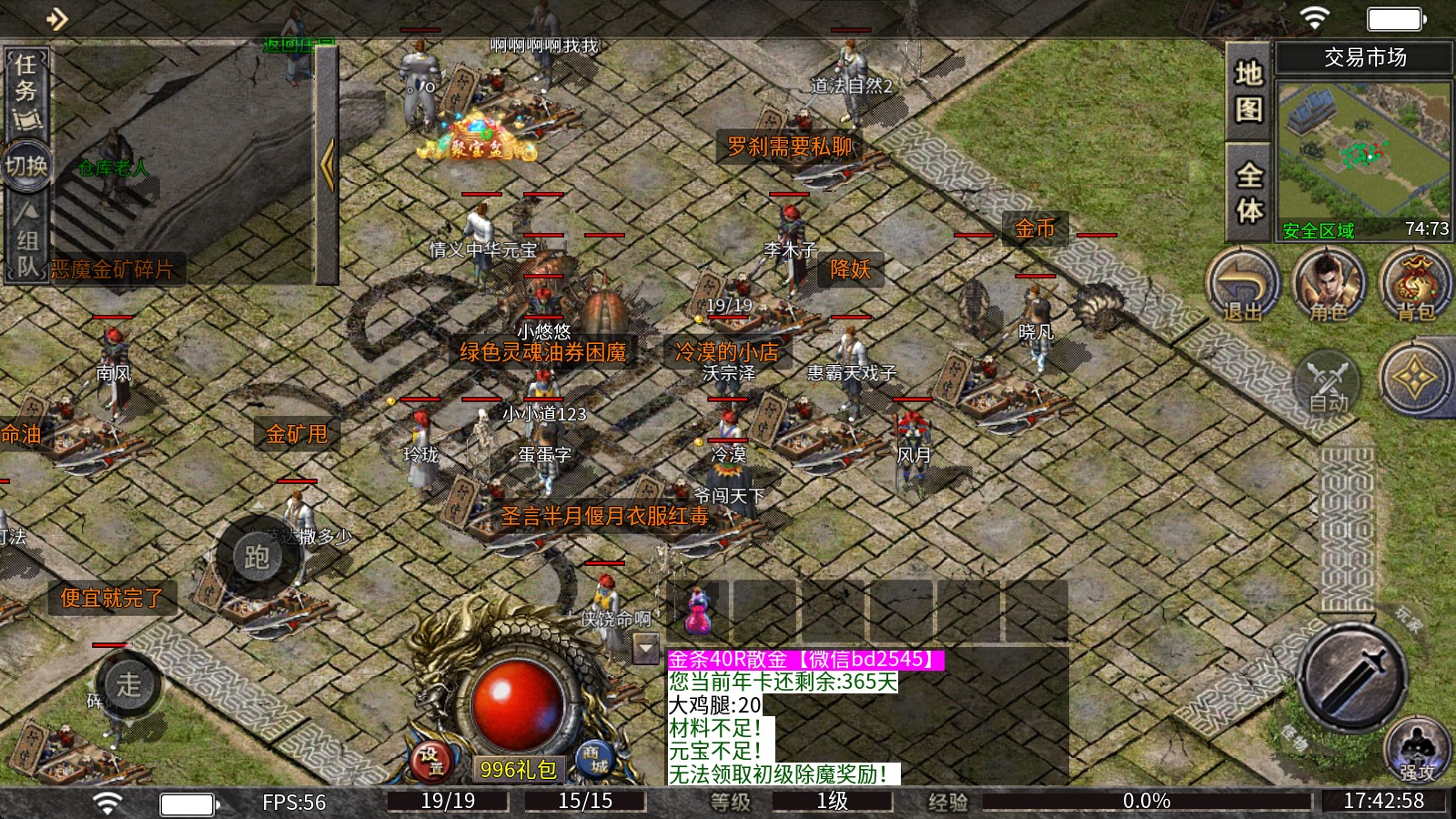Collapse the chat log dropdown arrow
Viewport: 1456px width, 819px height.
(x=646, y=649)
